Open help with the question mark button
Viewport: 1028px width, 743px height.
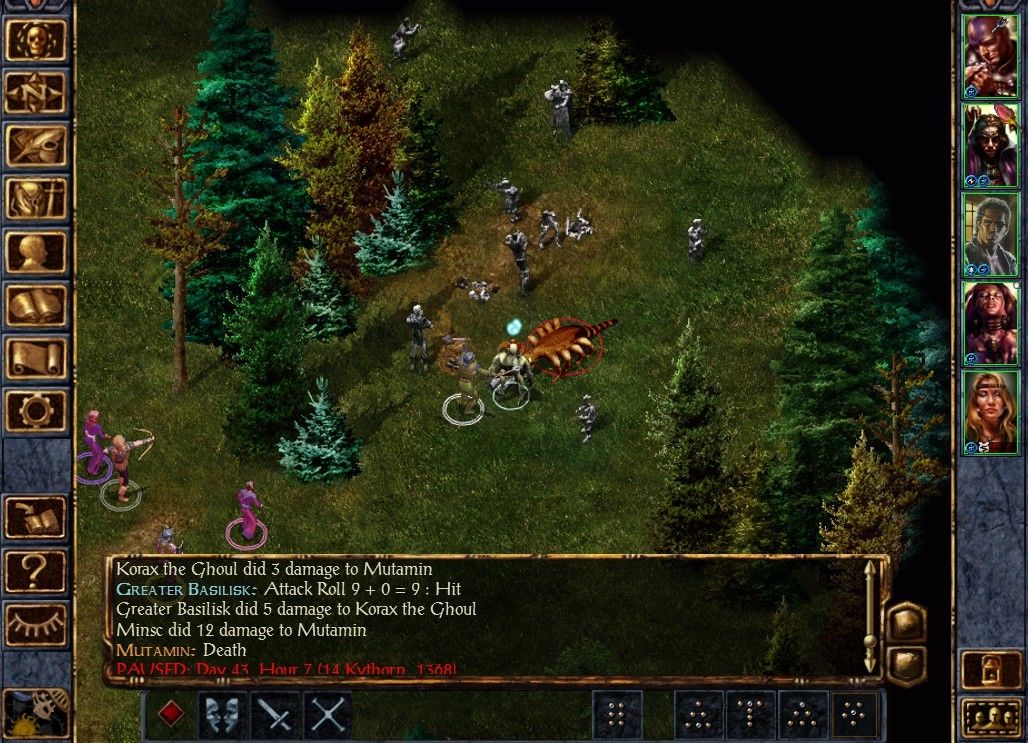tap(36, 570)
